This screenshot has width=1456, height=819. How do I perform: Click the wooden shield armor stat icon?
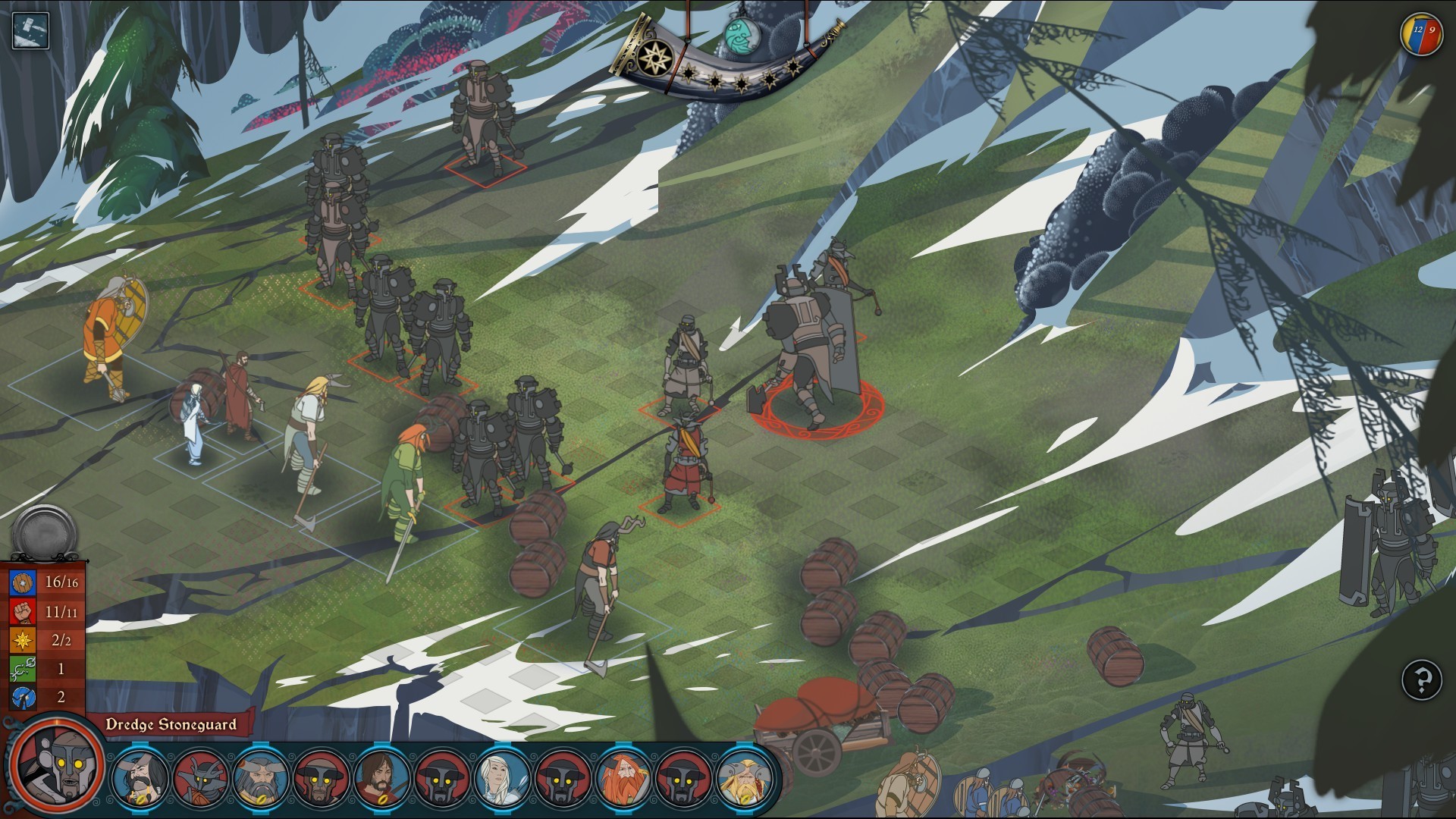(23, 582)
